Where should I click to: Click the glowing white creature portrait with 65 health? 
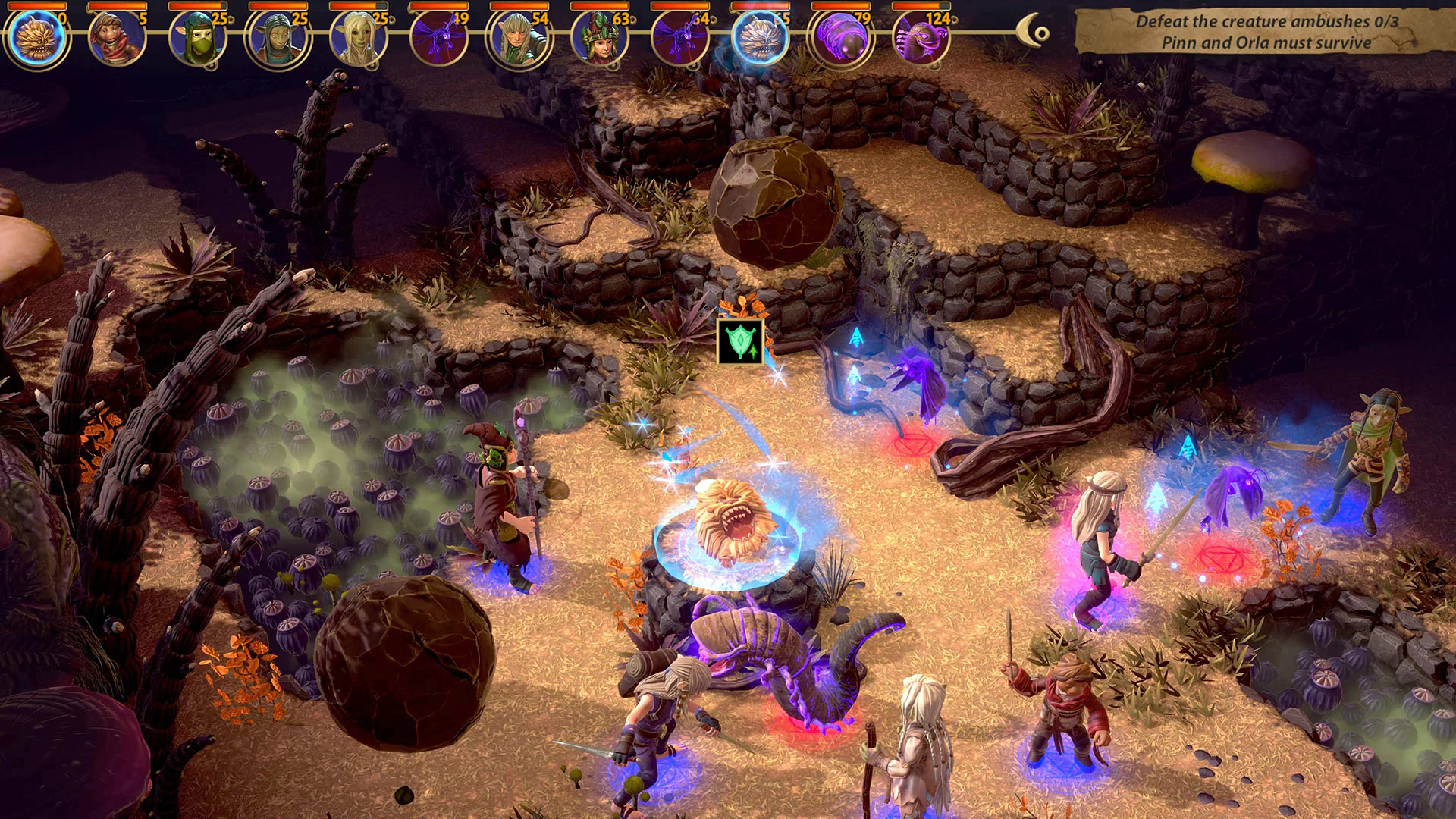[x=758, y=36]
